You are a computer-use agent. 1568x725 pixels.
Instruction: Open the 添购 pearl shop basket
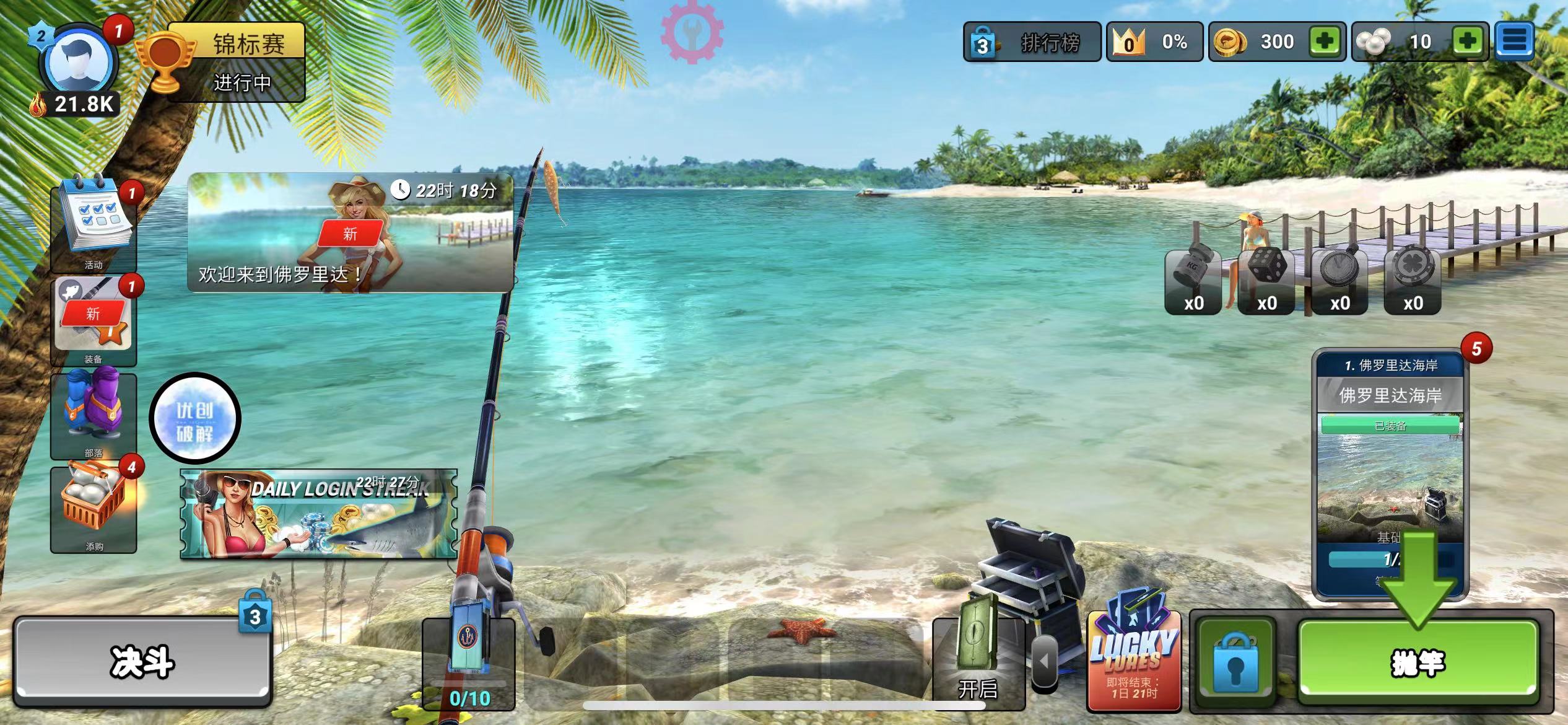pos(94,508)
